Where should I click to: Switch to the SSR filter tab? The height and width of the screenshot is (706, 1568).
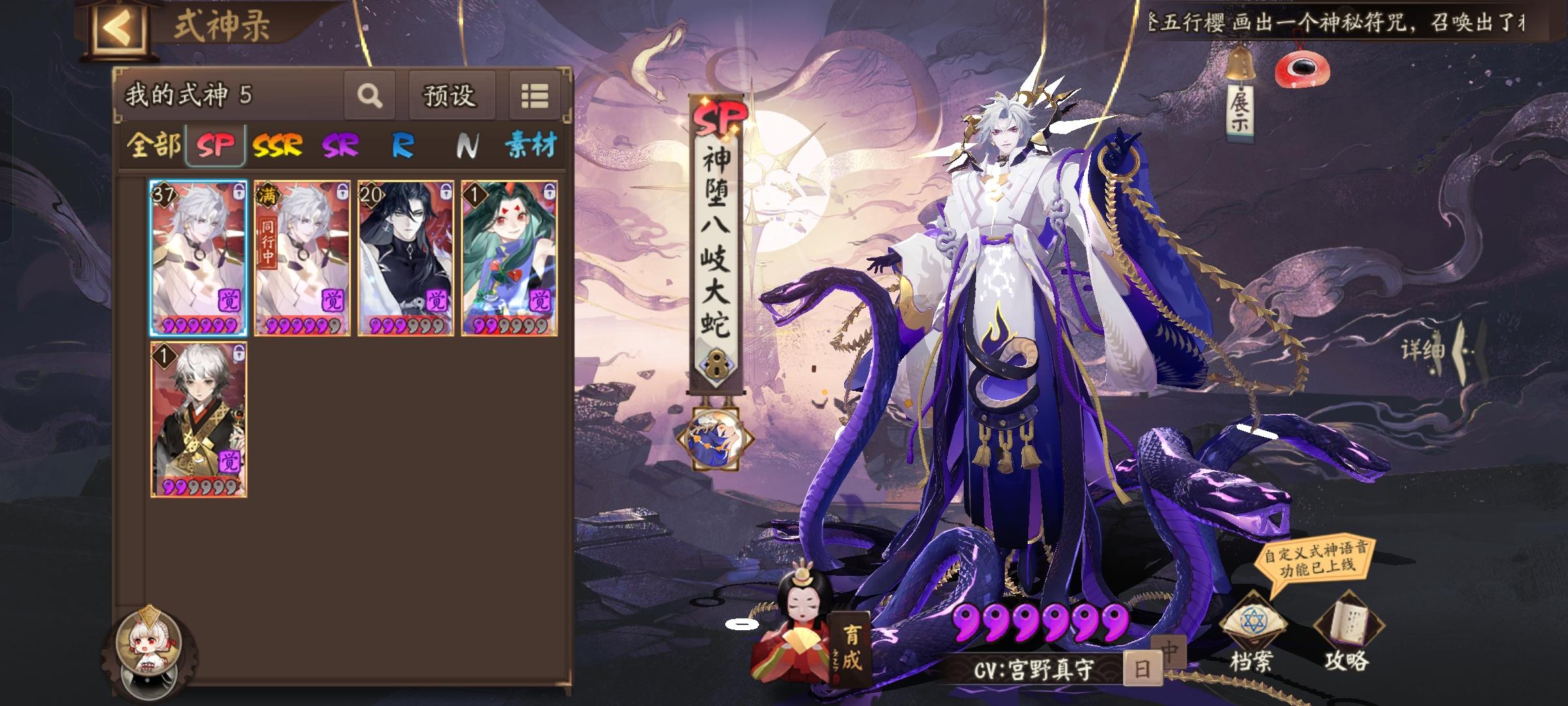[277, 146]
